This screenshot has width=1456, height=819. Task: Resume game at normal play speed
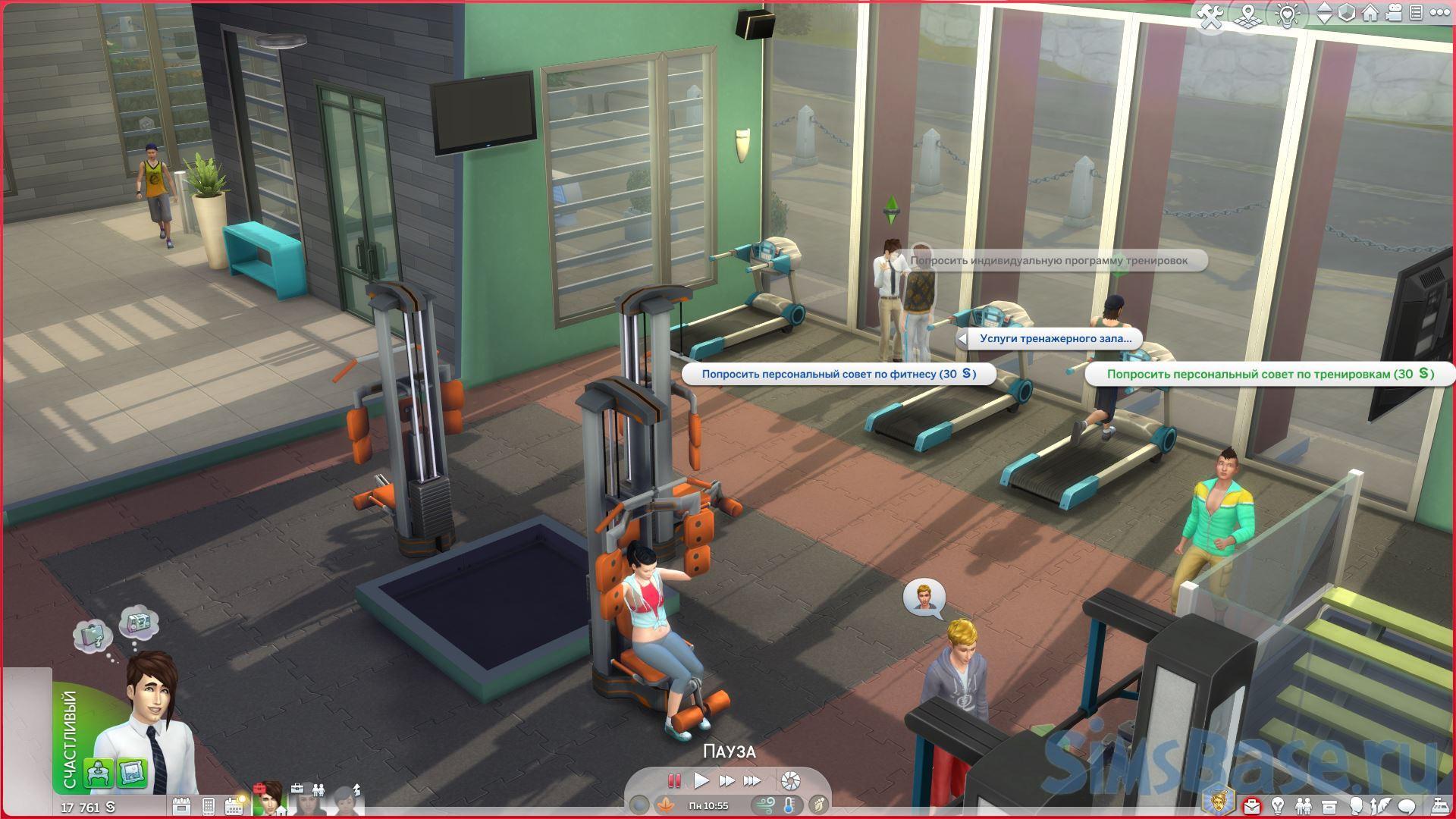coord(701,780)
